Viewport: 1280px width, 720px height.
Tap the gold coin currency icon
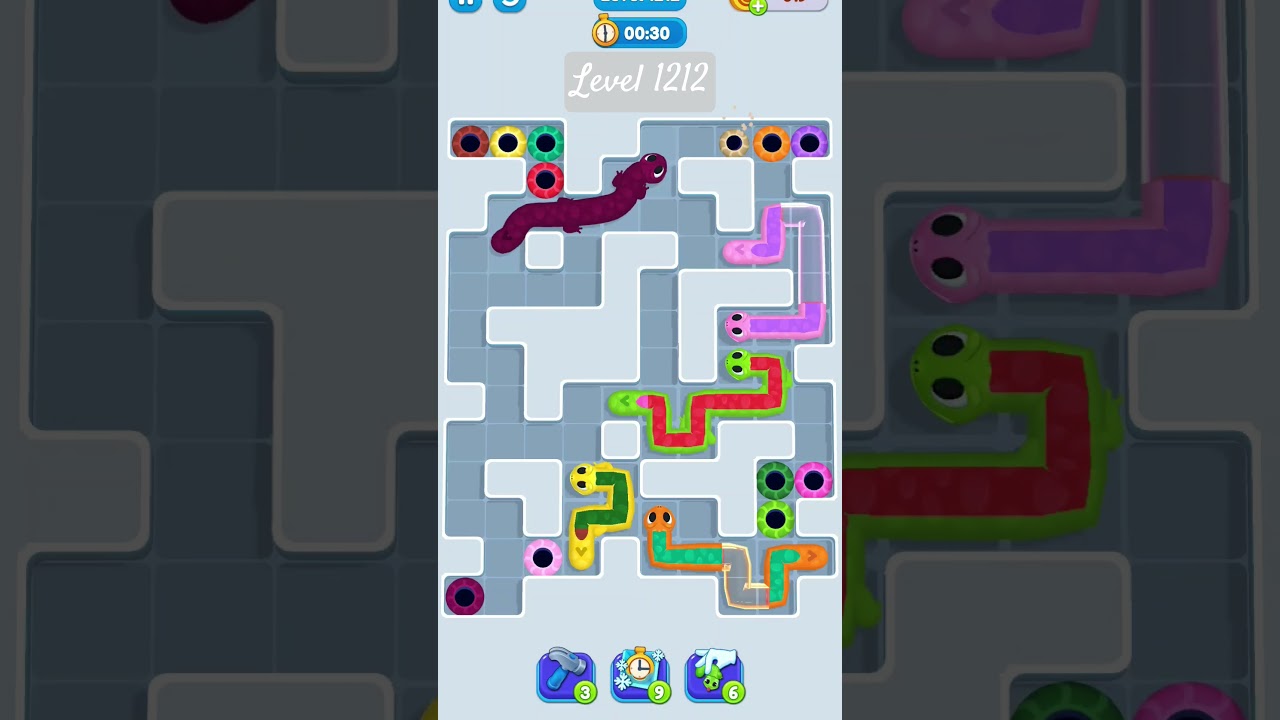740,3
